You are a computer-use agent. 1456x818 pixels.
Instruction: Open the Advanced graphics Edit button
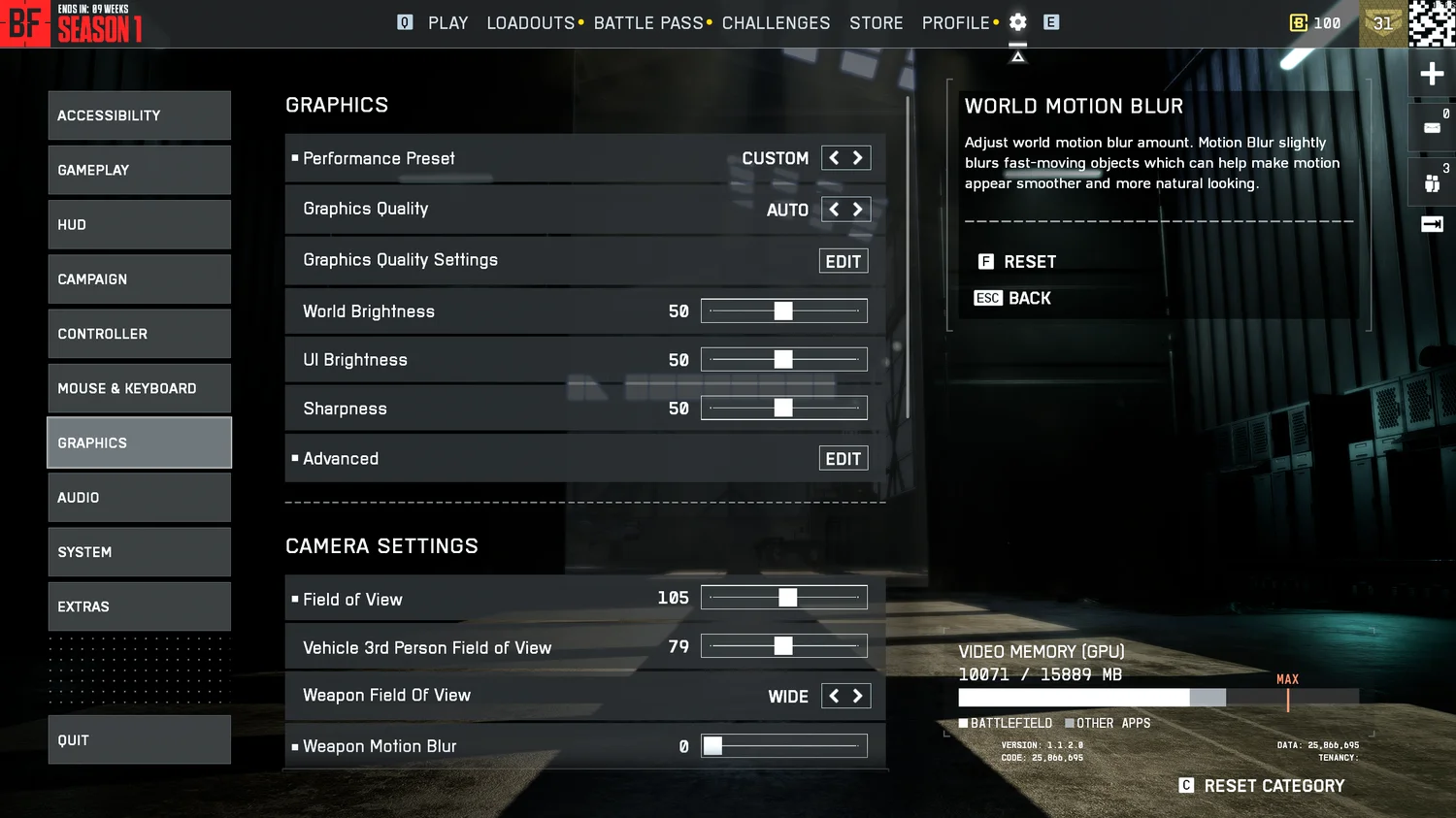pos(843,459)
